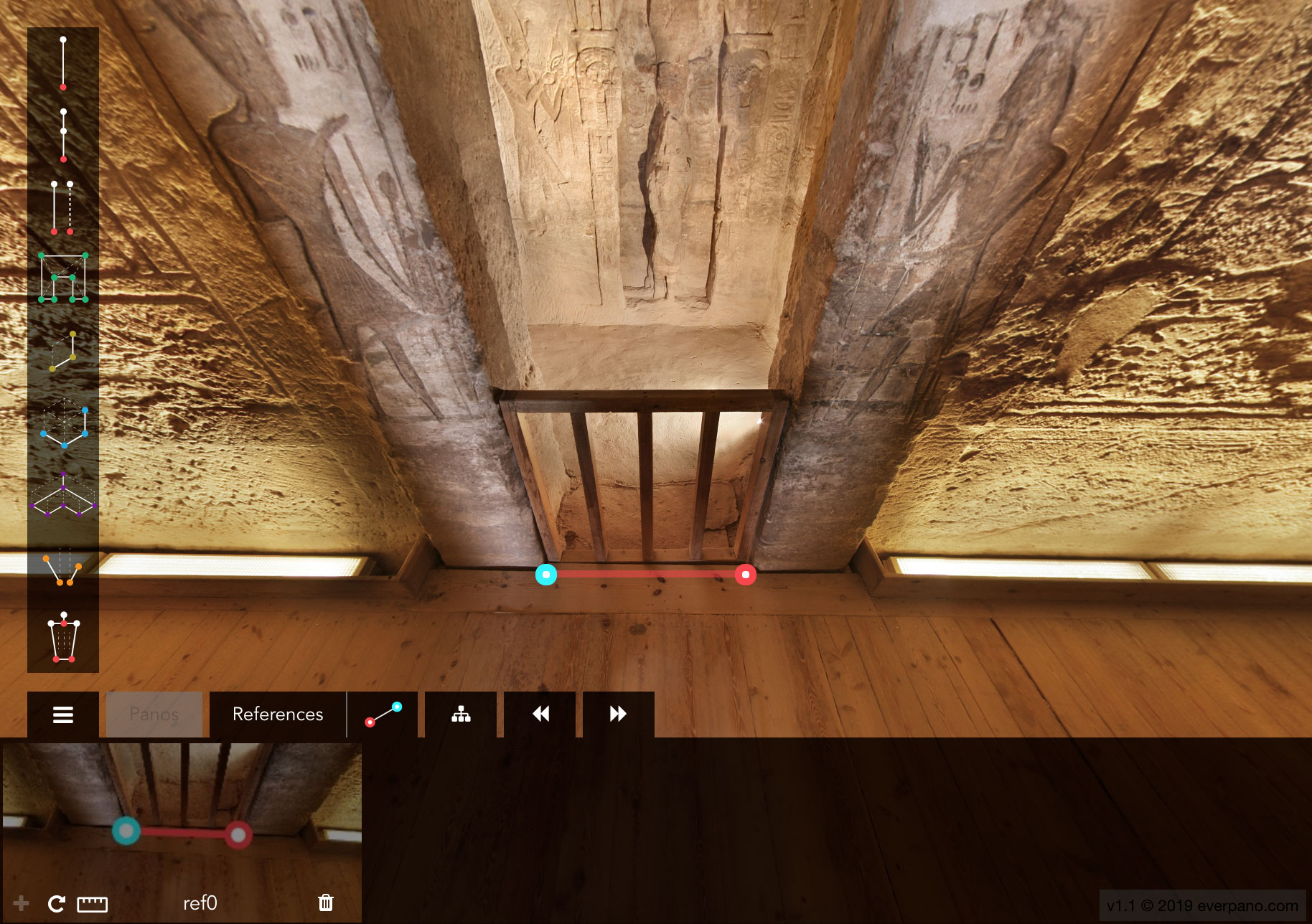1312x924 pixels.
Task: Choose the three-point vertical line tool
Action: click(63, 135)
